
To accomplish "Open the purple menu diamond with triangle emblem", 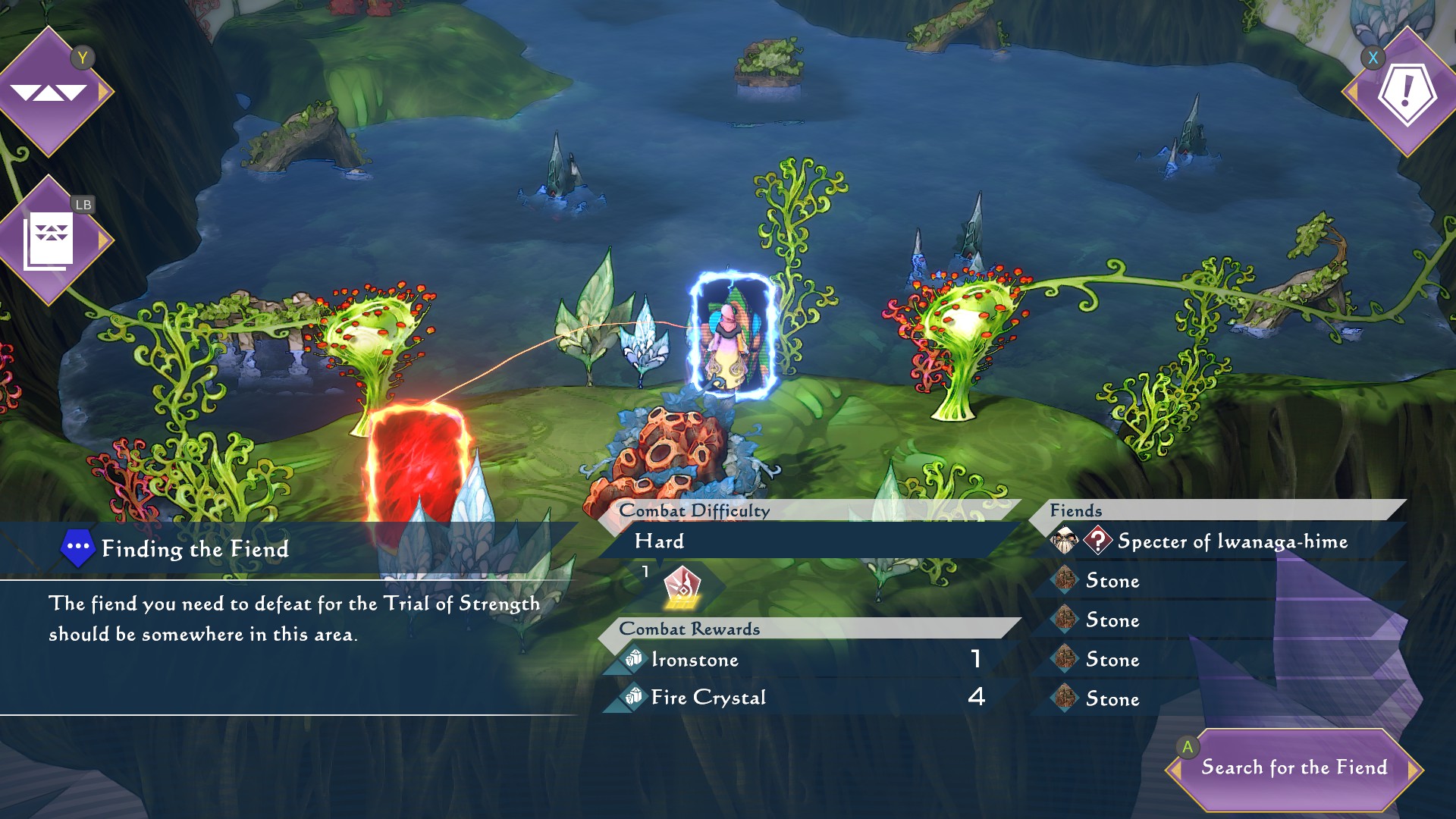I will (49, 92).
